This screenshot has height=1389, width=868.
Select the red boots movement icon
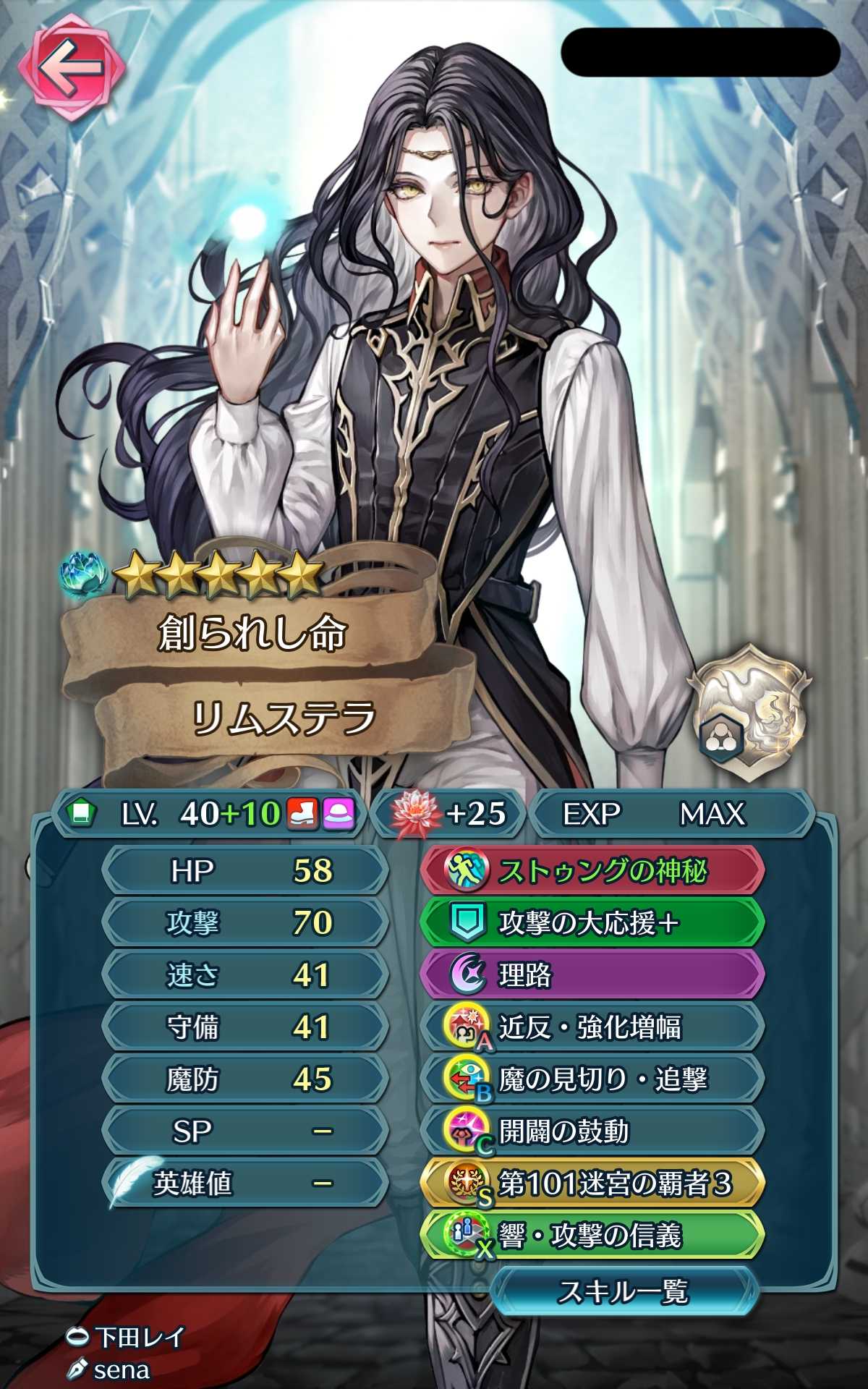(303, 814)
